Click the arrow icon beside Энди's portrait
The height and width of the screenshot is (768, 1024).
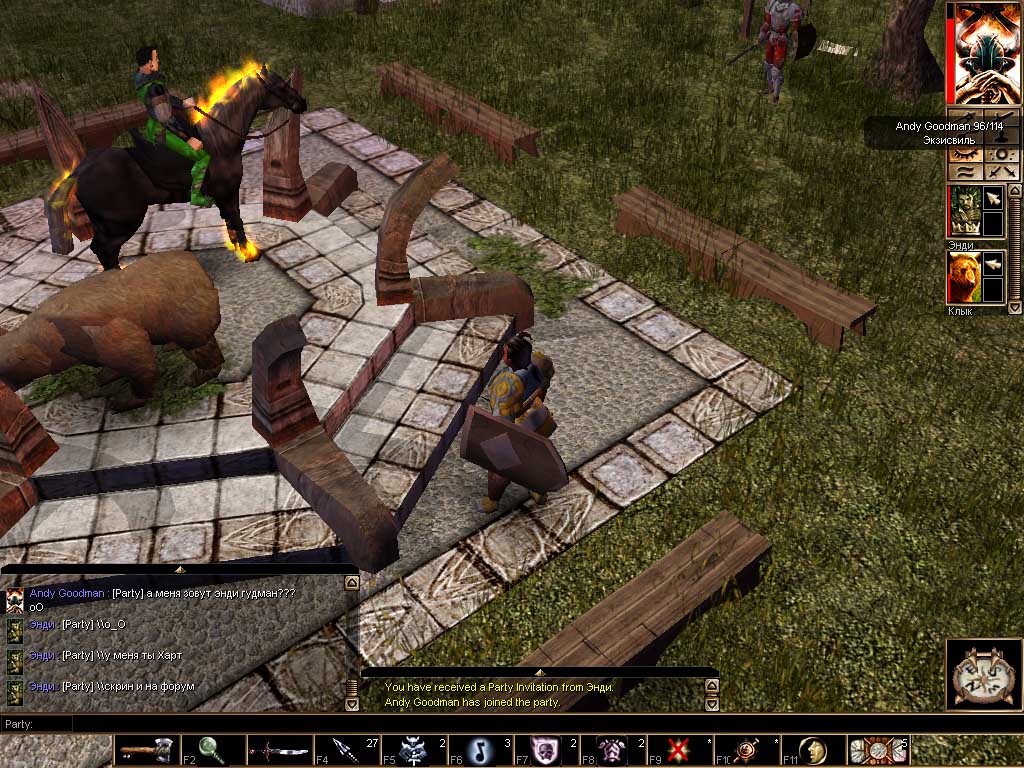coord(993,199)
